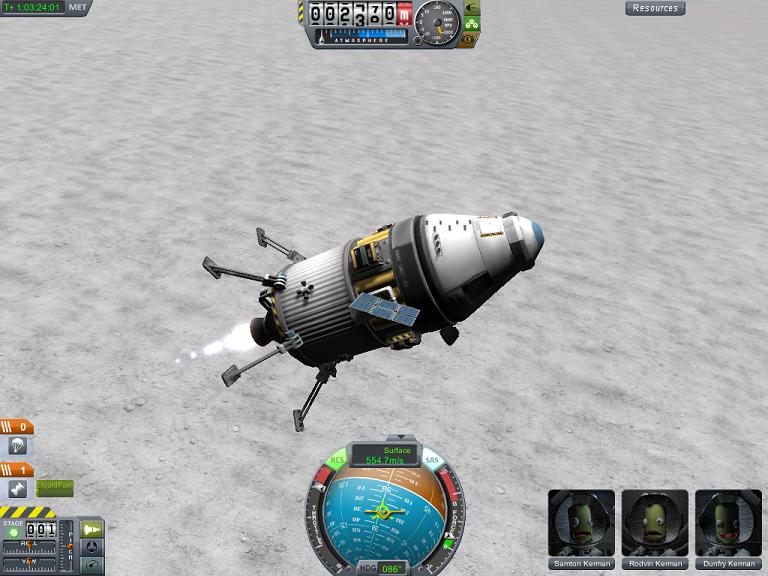Open the Resources panel
768x576 pixels.
(x=655, y=8)
